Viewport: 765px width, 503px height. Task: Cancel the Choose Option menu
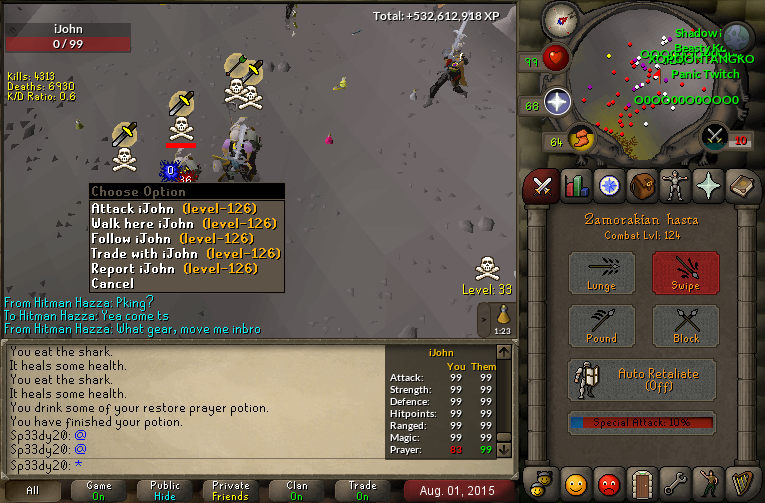click(x=112, y=284)
